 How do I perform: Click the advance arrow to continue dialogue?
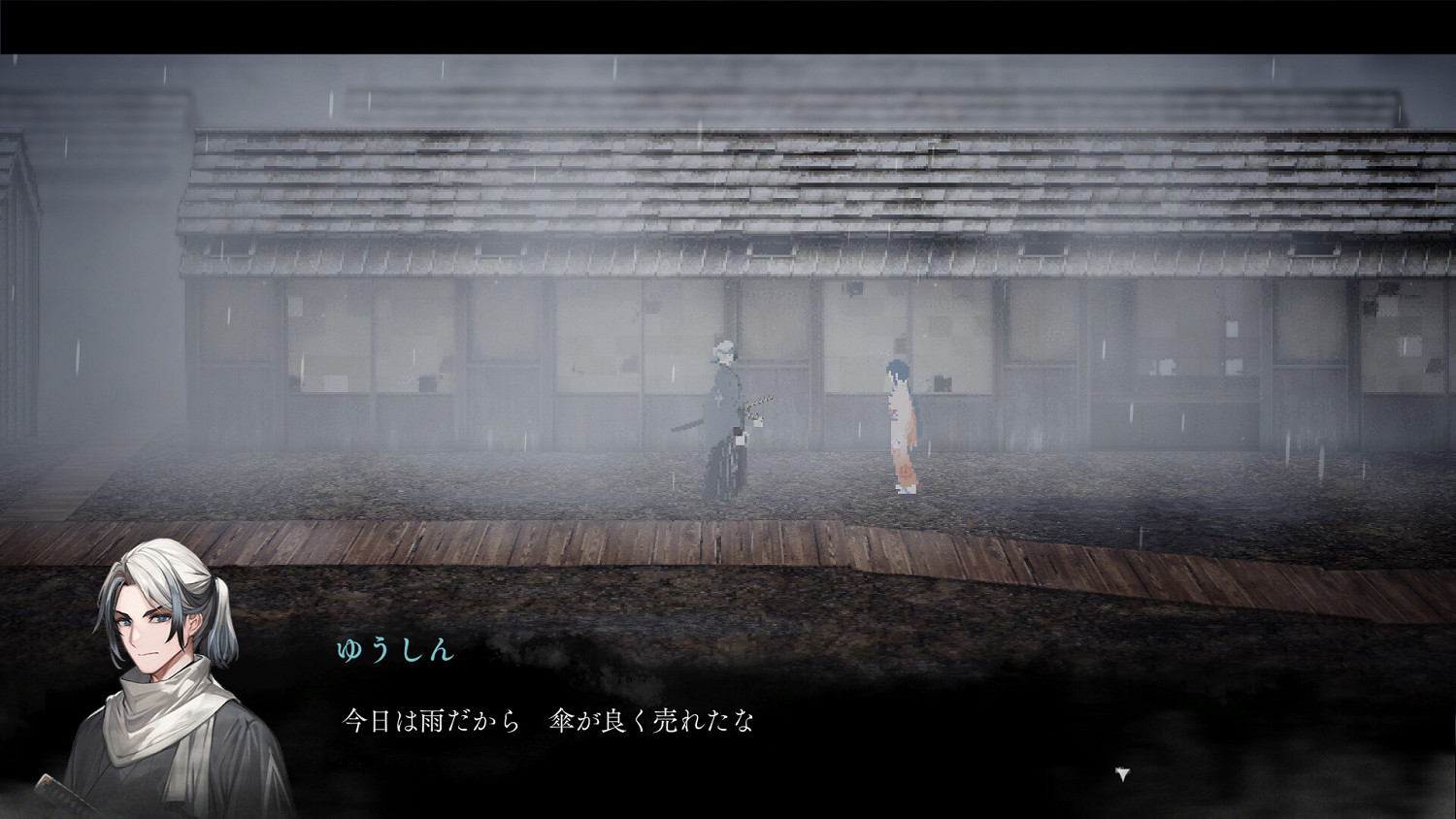(1121, 775)
